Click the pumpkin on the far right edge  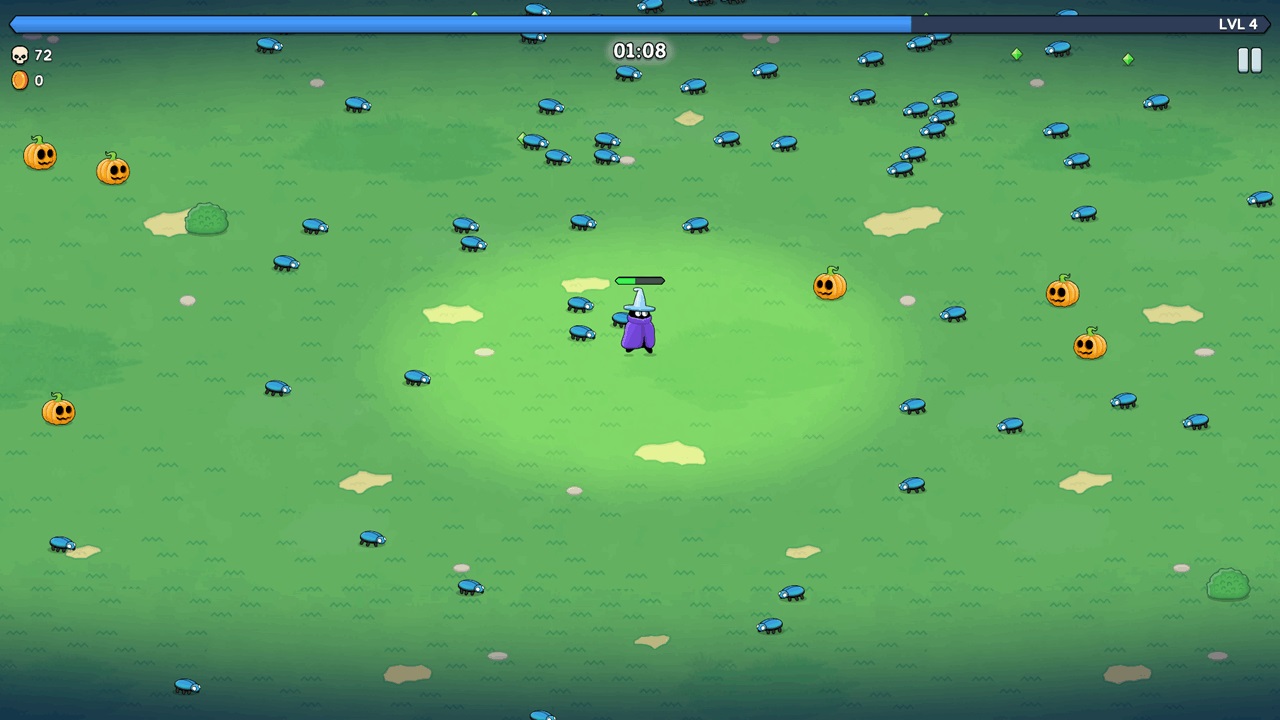click(1089, 345)
